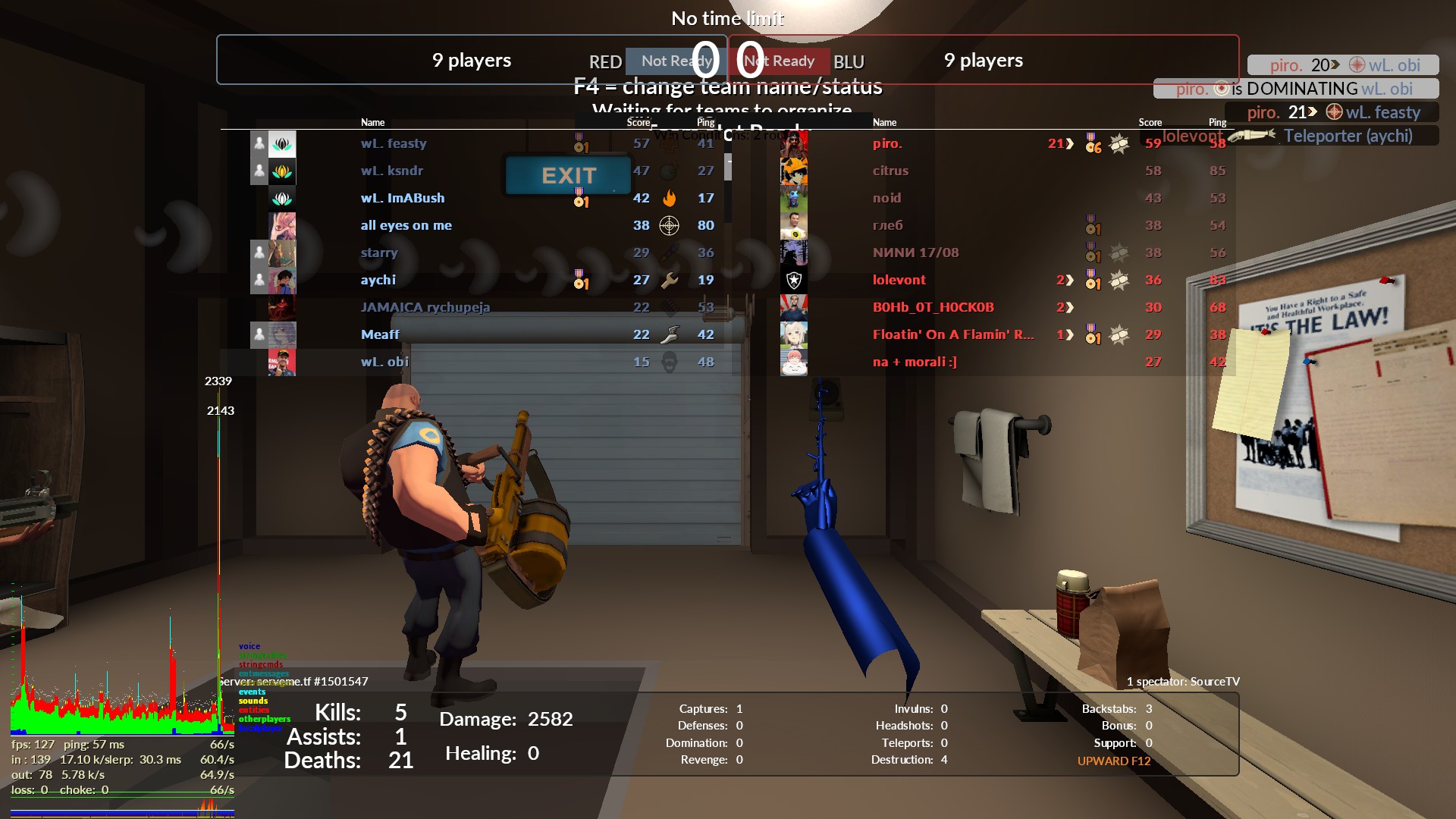Select aychi's scoreboard entry
The height and width of the screenshot is (819, 1456).
[x=378, y=280]
